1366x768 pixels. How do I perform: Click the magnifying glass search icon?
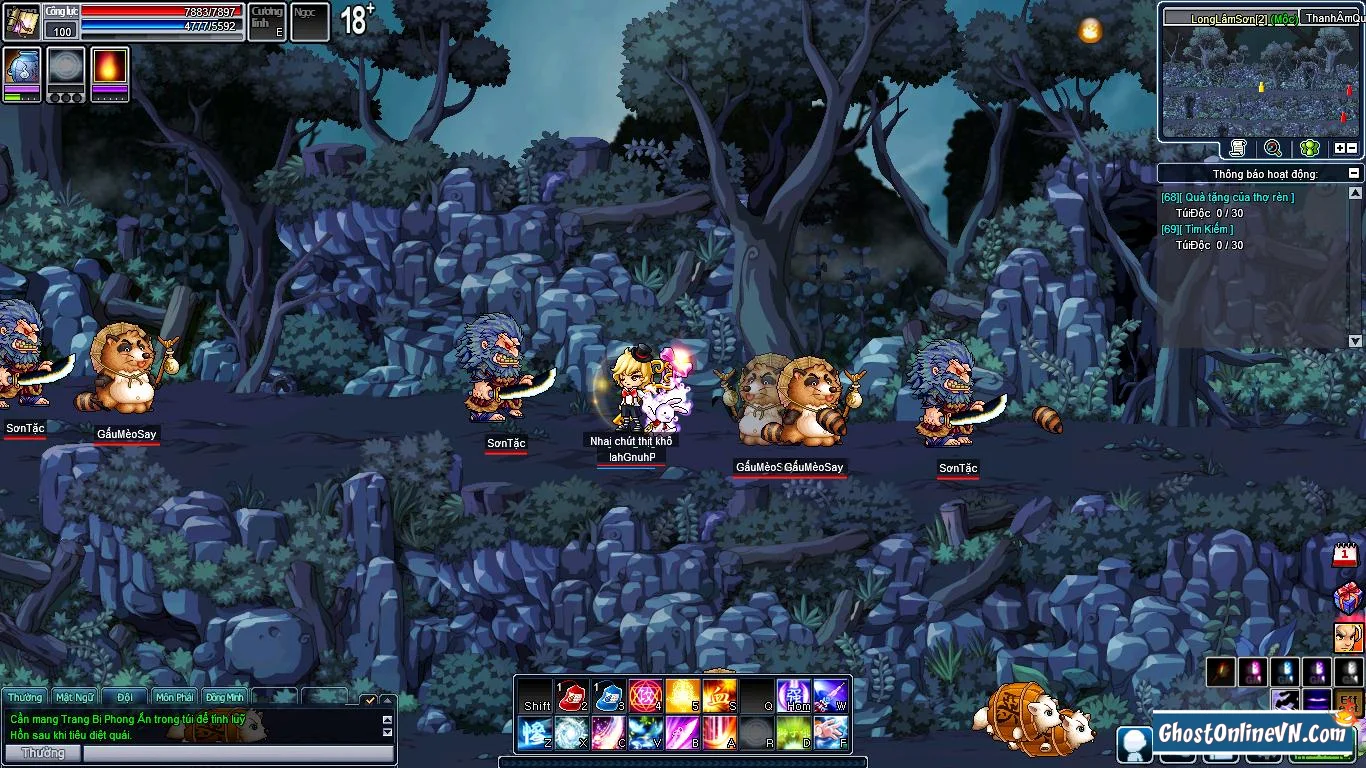[1273, 148]
